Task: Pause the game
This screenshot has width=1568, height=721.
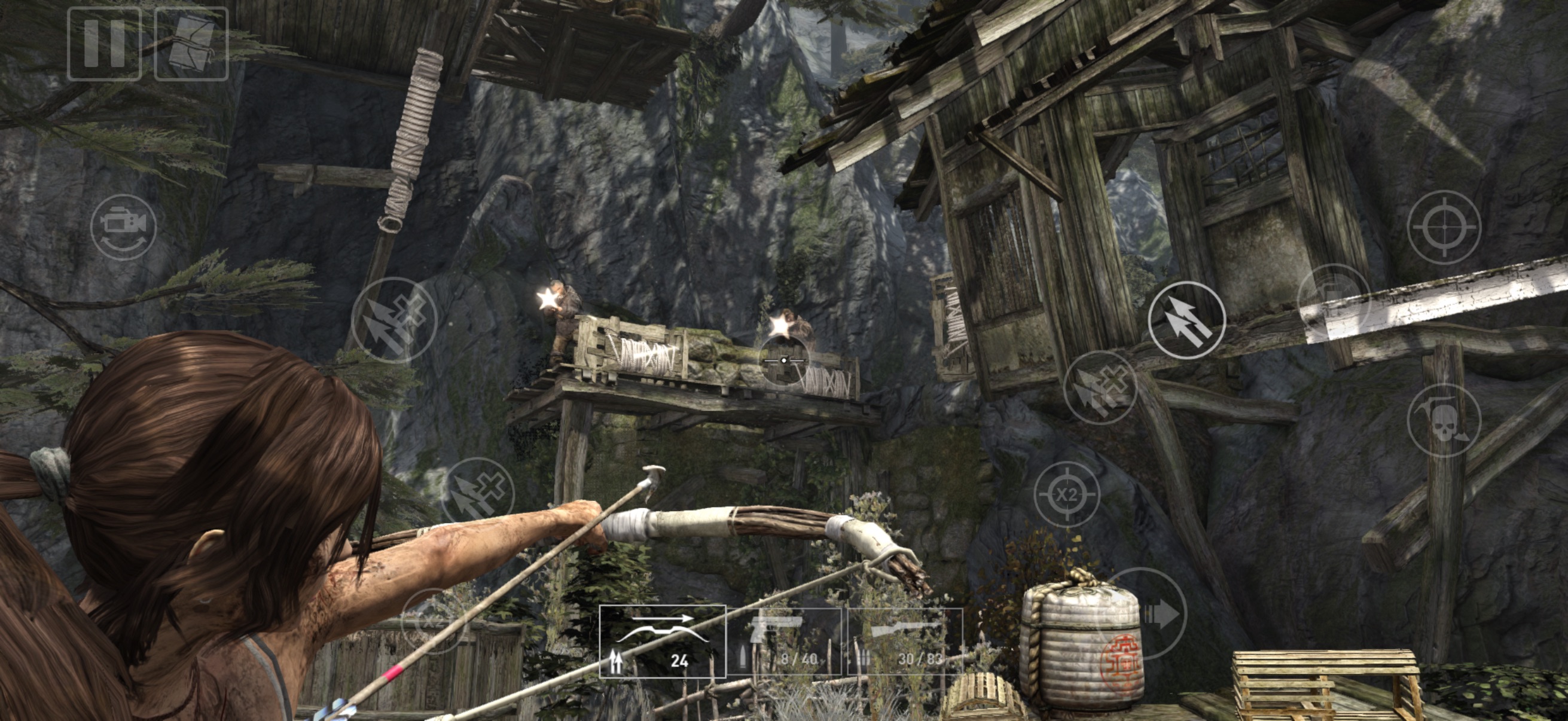Action: (x=104, y=44)
